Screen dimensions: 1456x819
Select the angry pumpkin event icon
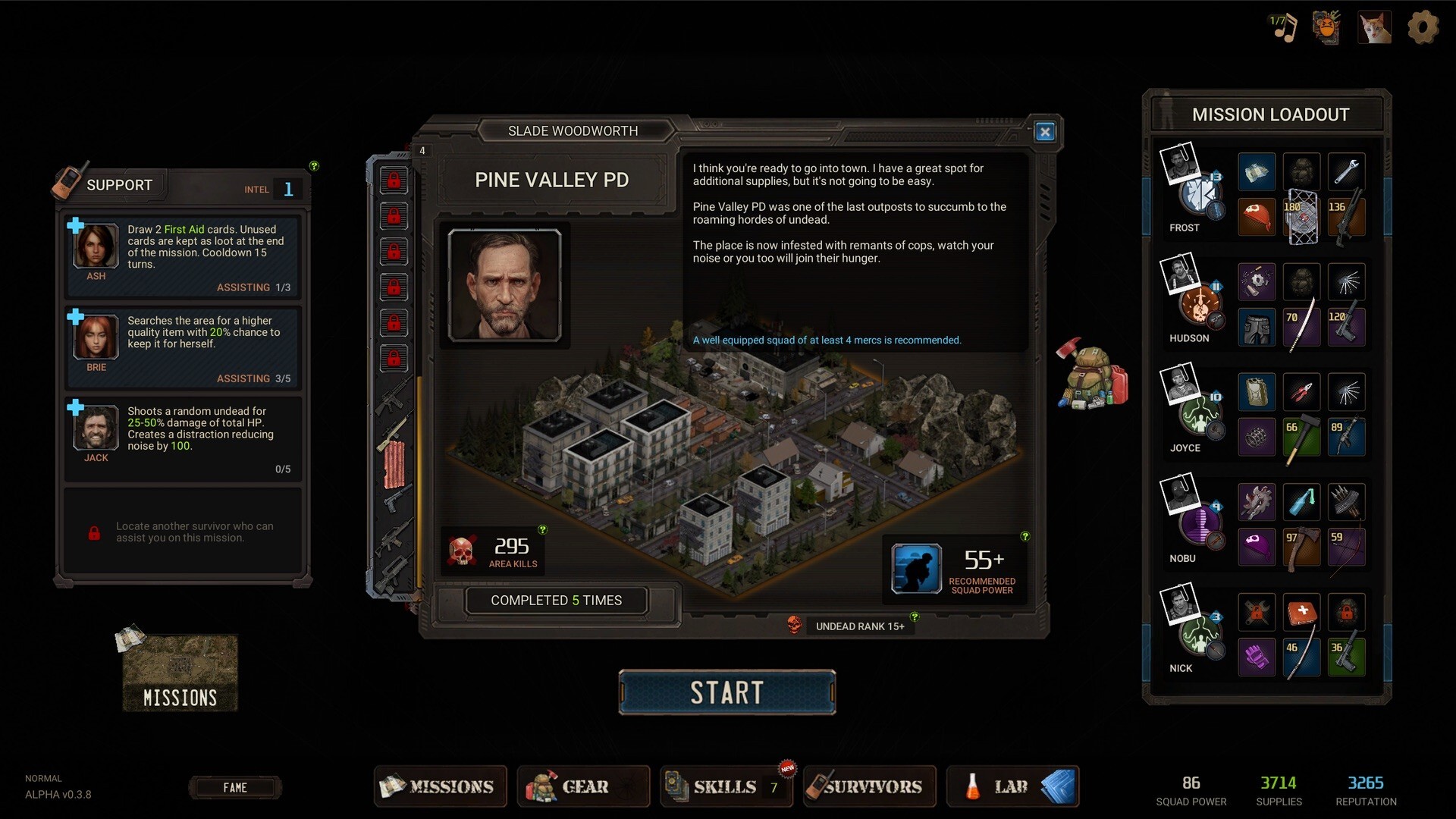(x=1326, y=27)
